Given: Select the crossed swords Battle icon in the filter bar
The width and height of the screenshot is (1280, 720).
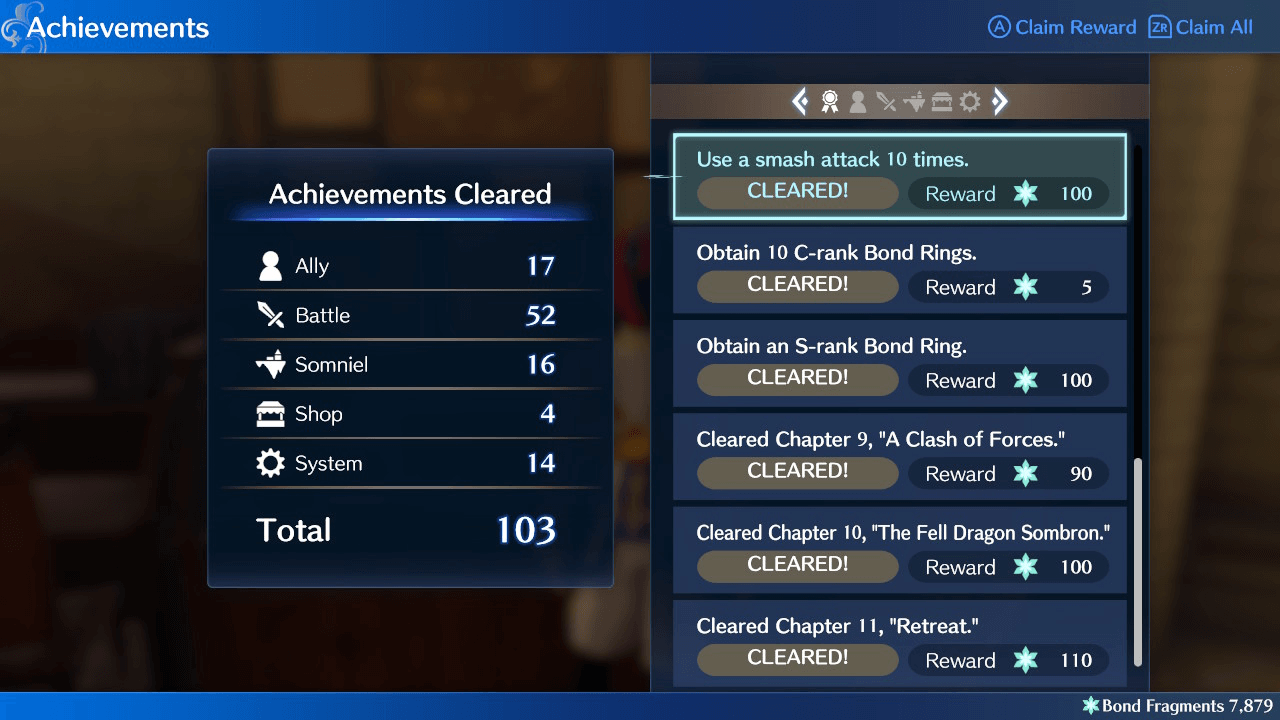Looking at the screenshot, I should pos(885,101).
